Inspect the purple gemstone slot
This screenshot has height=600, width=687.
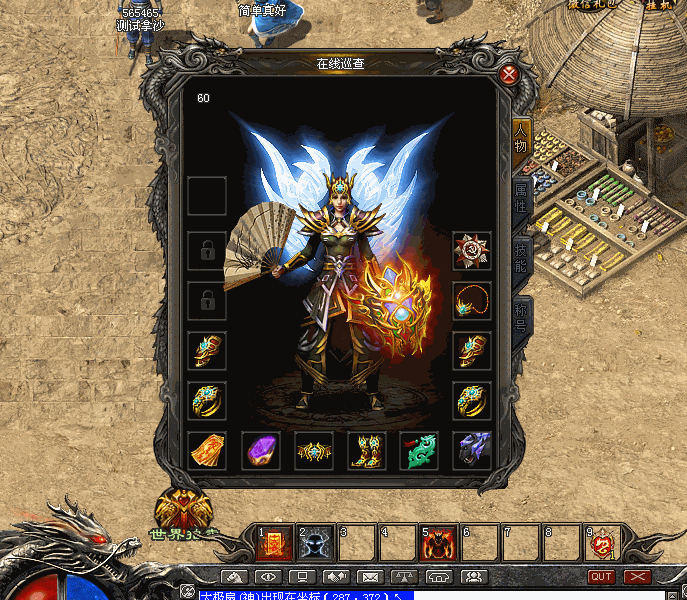pos(261,451)
